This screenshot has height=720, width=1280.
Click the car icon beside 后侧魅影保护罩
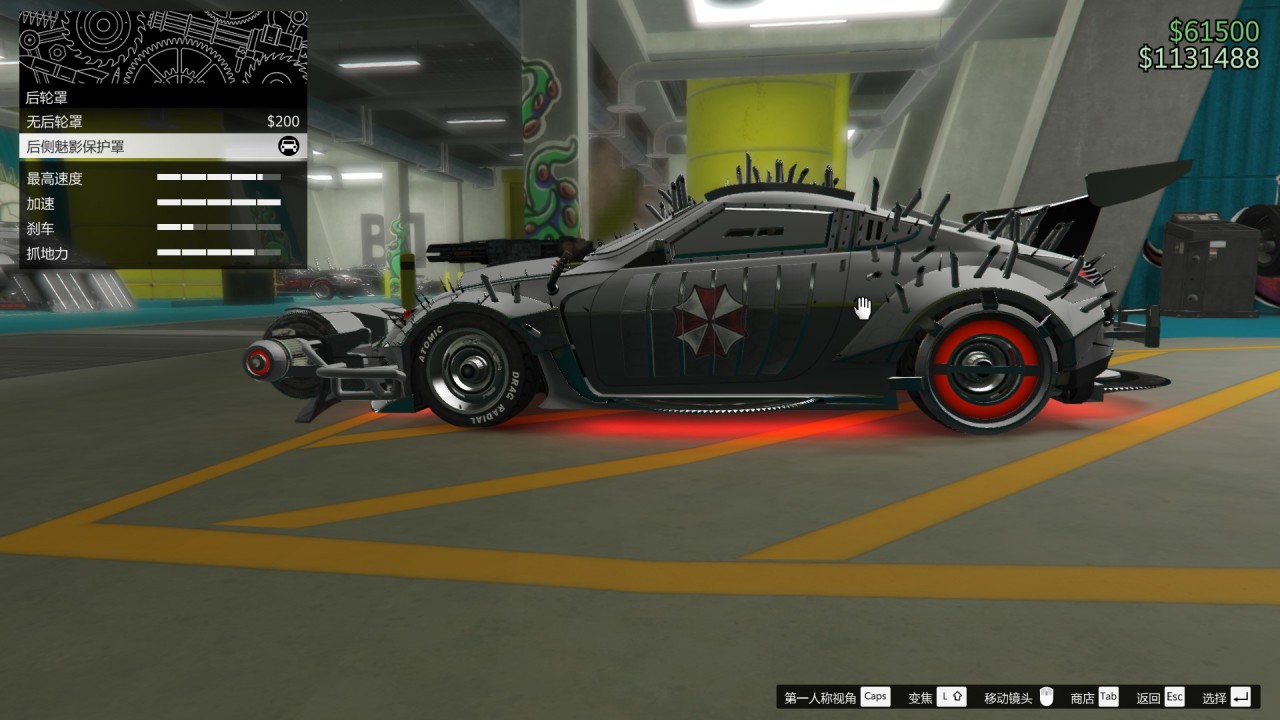pyautogui.click(x=288, y=147)
